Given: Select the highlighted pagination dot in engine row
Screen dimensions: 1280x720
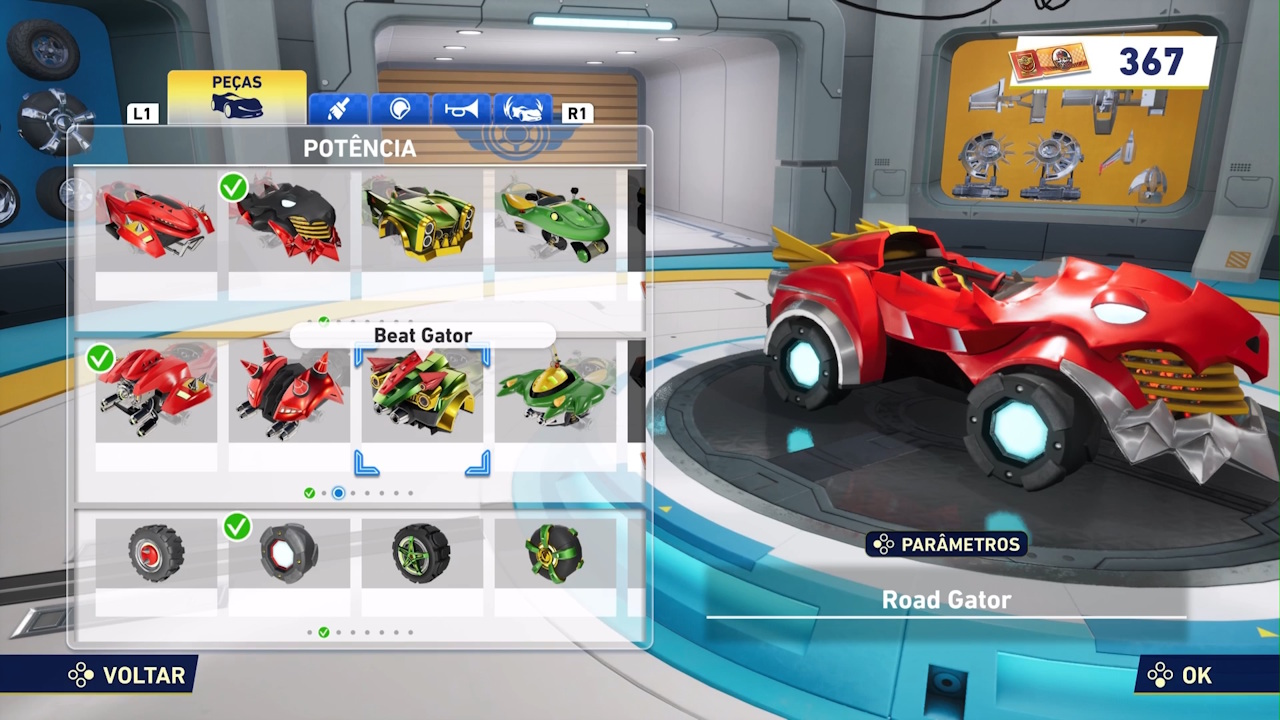Looking at the screenshot, I should click(338, 493).
